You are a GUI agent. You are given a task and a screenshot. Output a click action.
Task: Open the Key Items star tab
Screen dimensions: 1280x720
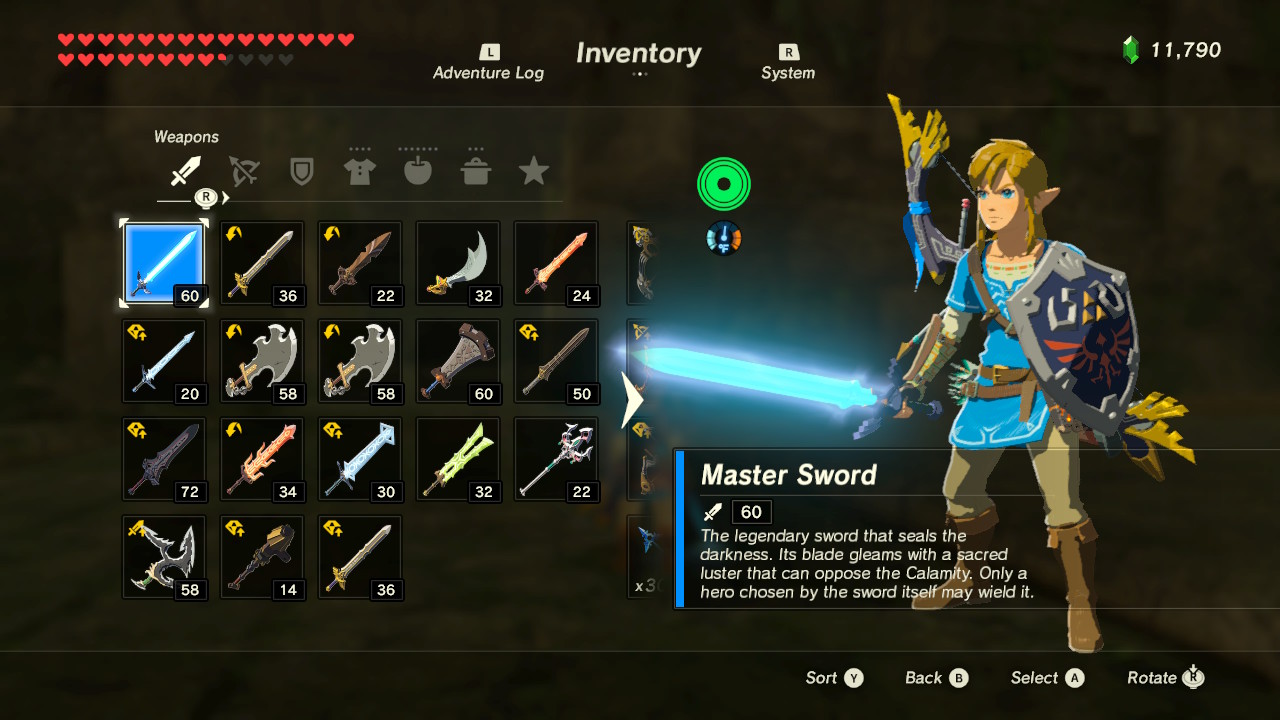point(533,172)
